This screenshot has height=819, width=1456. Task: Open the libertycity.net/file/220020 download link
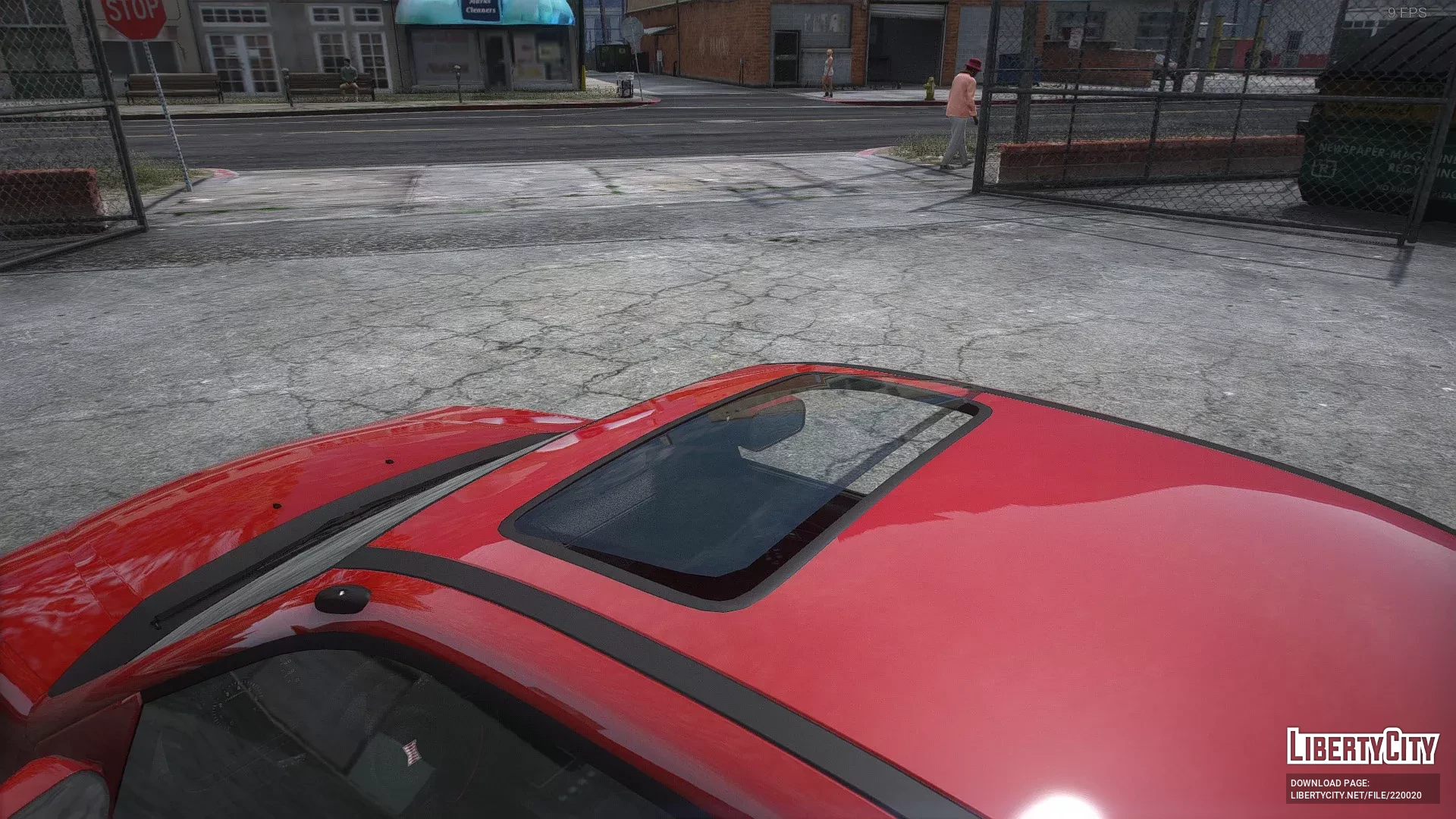pos(1356,795)
